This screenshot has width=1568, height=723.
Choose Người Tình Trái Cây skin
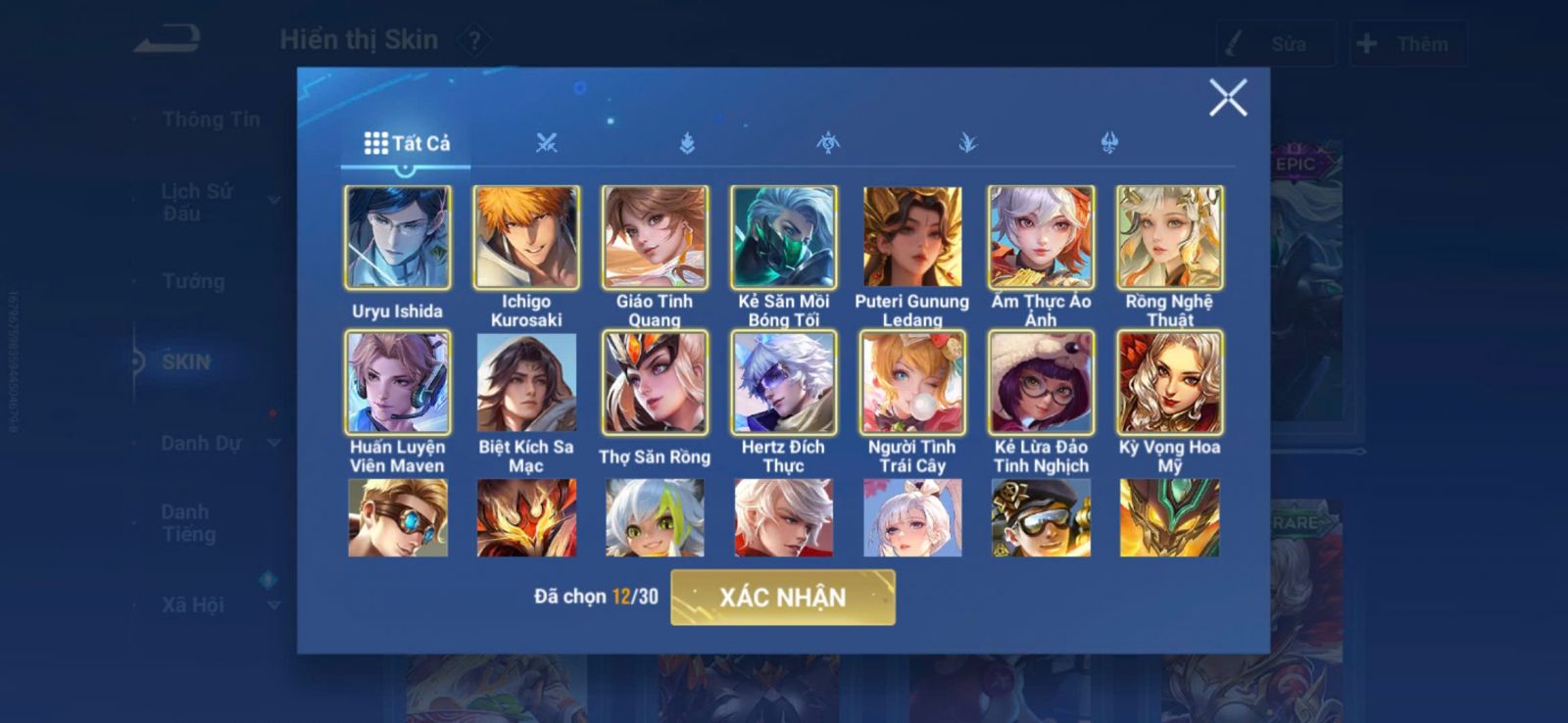[x=912, y=383]
